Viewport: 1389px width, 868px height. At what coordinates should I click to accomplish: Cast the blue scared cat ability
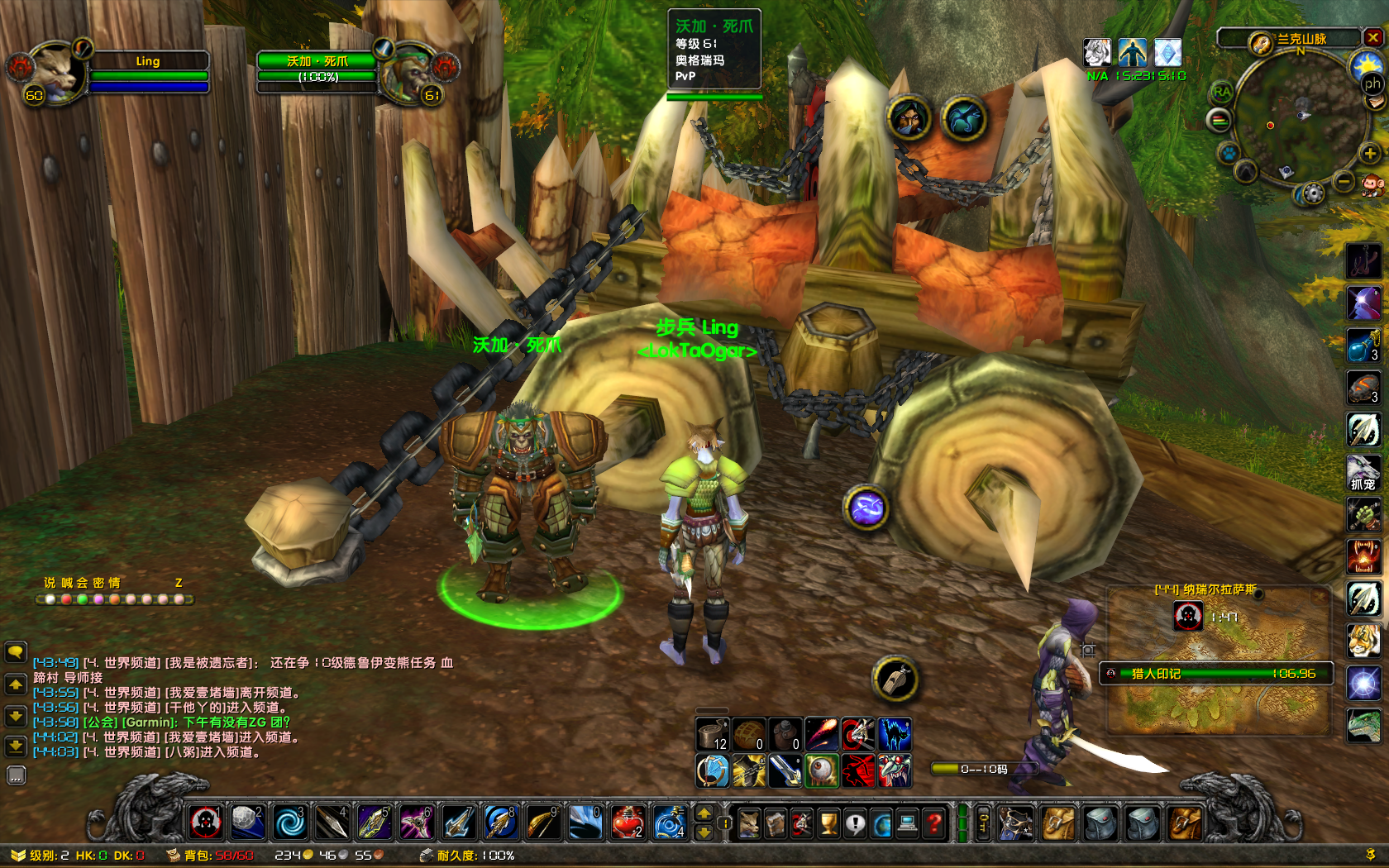(x=894, y=734)
